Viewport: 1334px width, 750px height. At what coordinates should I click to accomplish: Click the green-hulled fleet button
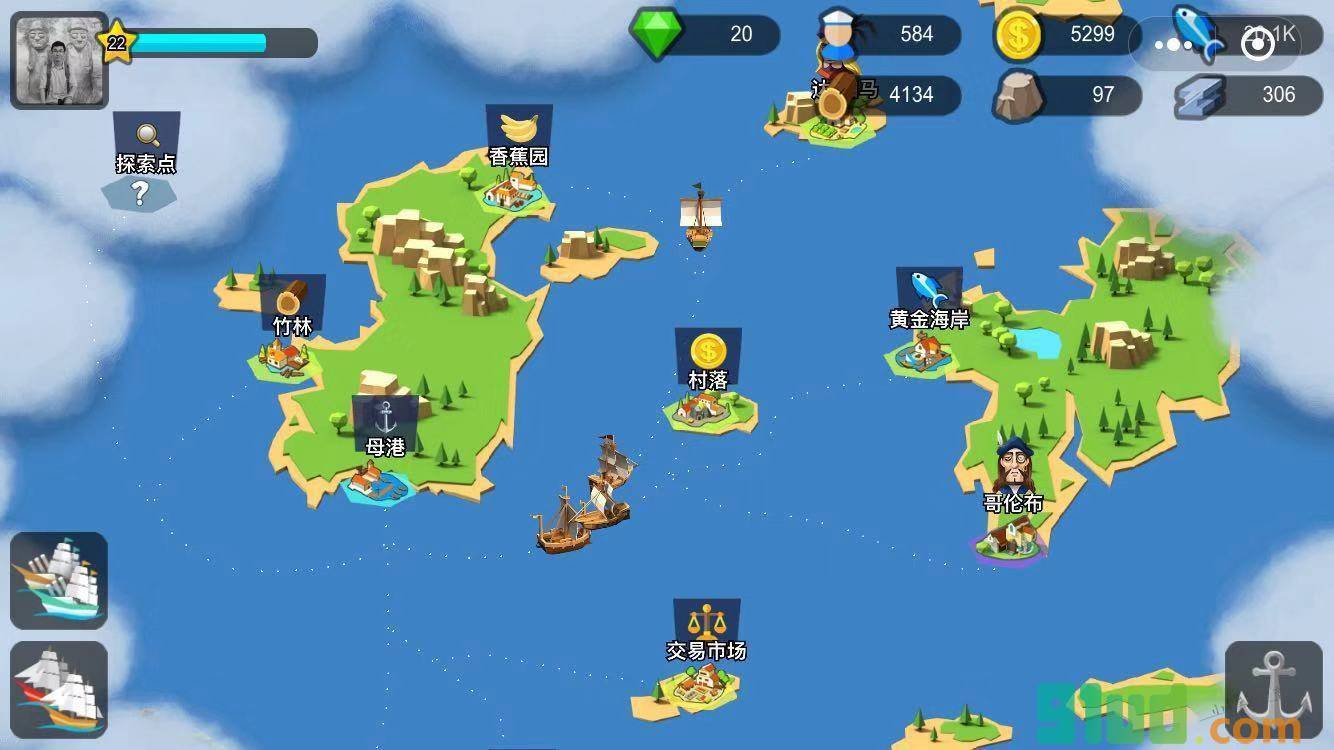[x=59, y=581]
